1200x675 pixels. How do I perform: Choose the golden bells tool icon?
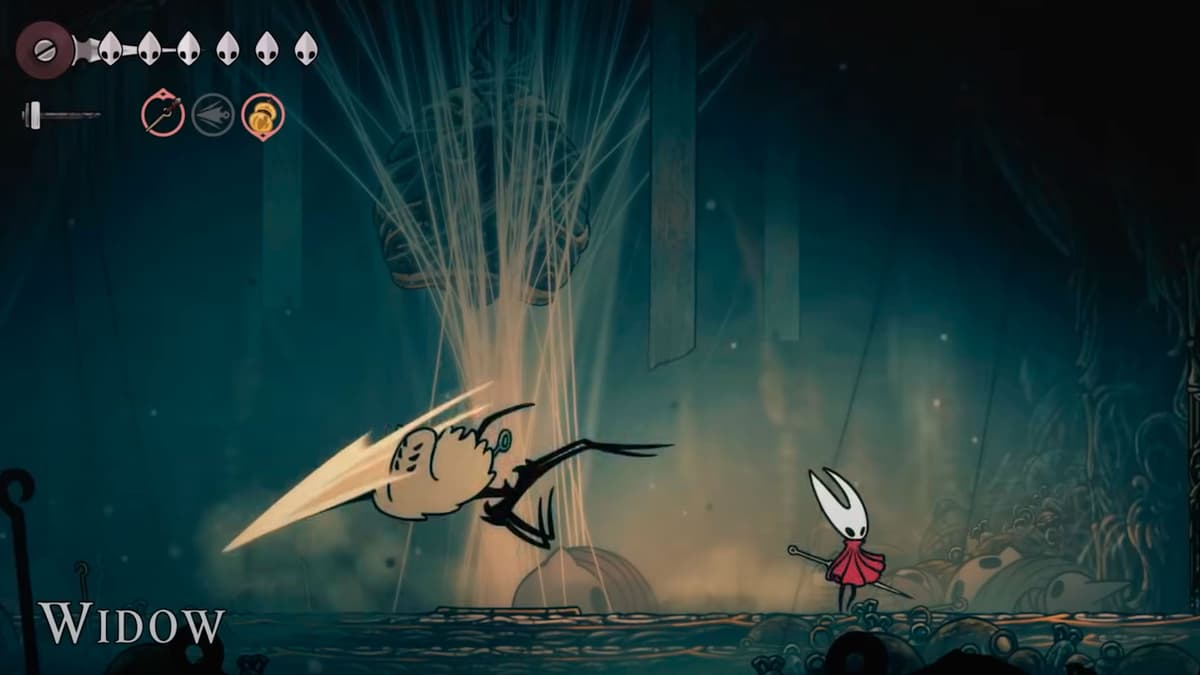click(x=263, y=115)
